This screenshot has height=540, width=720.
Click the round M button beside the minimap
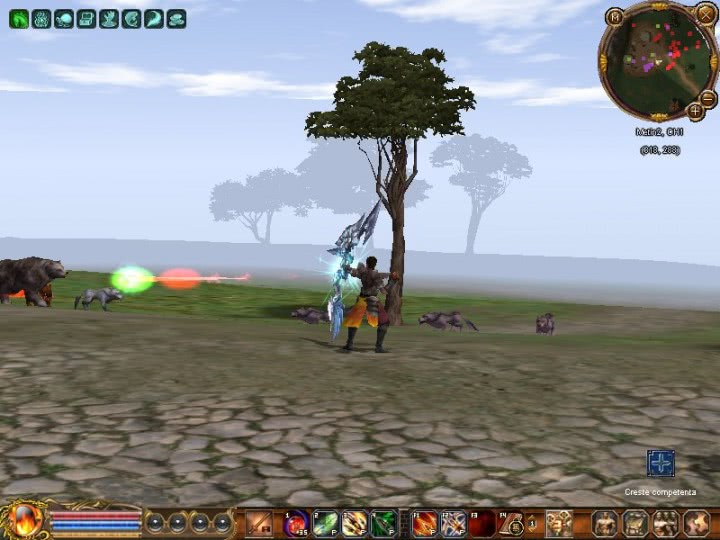(614, 16)
